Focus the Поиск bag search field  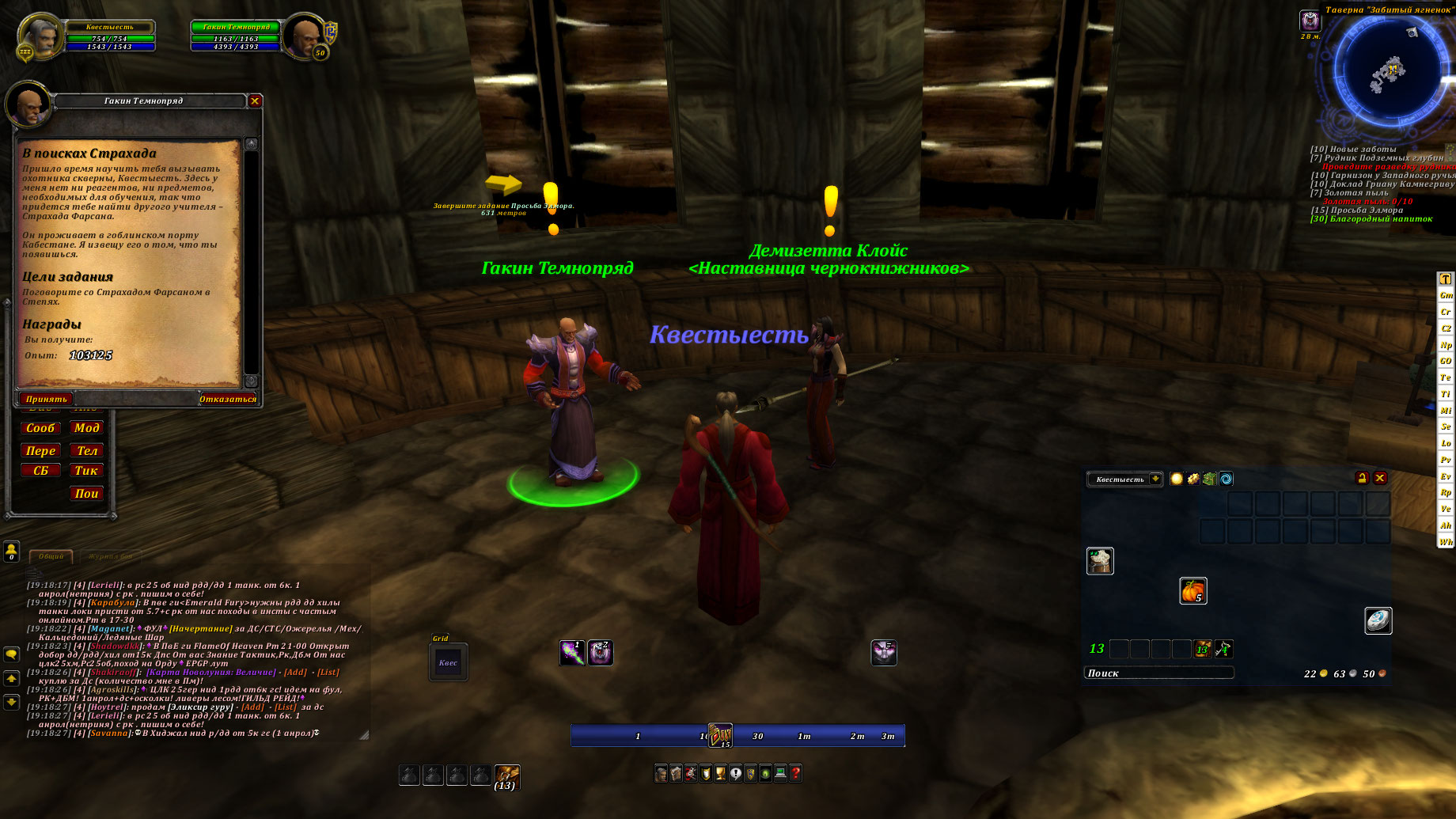pyautogui.click(x=1158, y=673)
